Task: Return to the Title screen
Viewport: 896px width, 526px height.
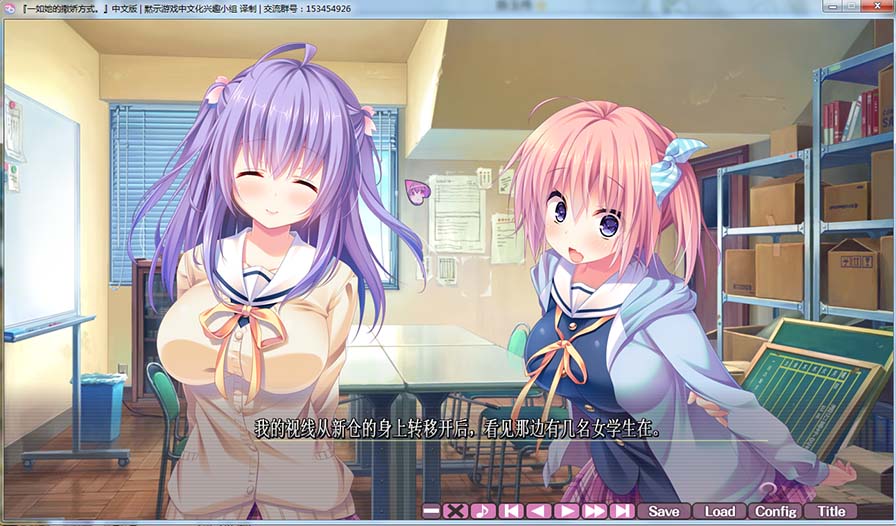Action: tap(831, 511)
